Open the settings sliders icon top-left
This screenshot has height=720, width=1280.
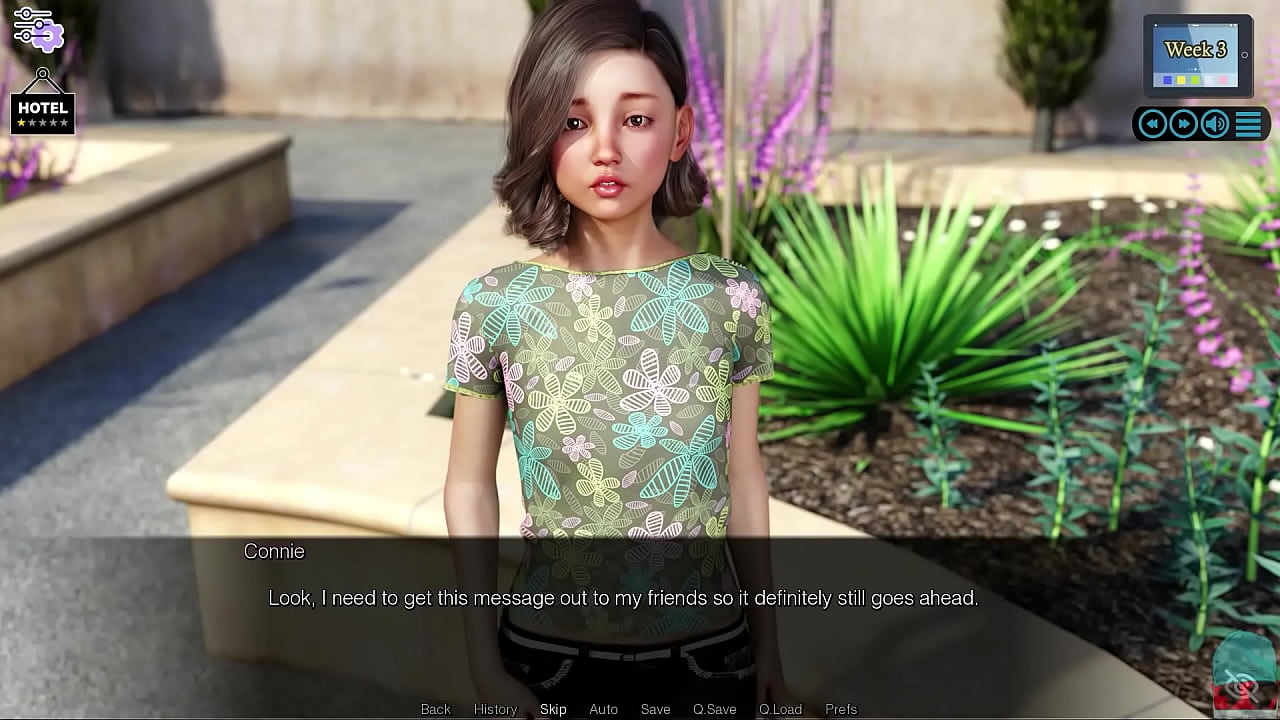[x=38, y=28]
